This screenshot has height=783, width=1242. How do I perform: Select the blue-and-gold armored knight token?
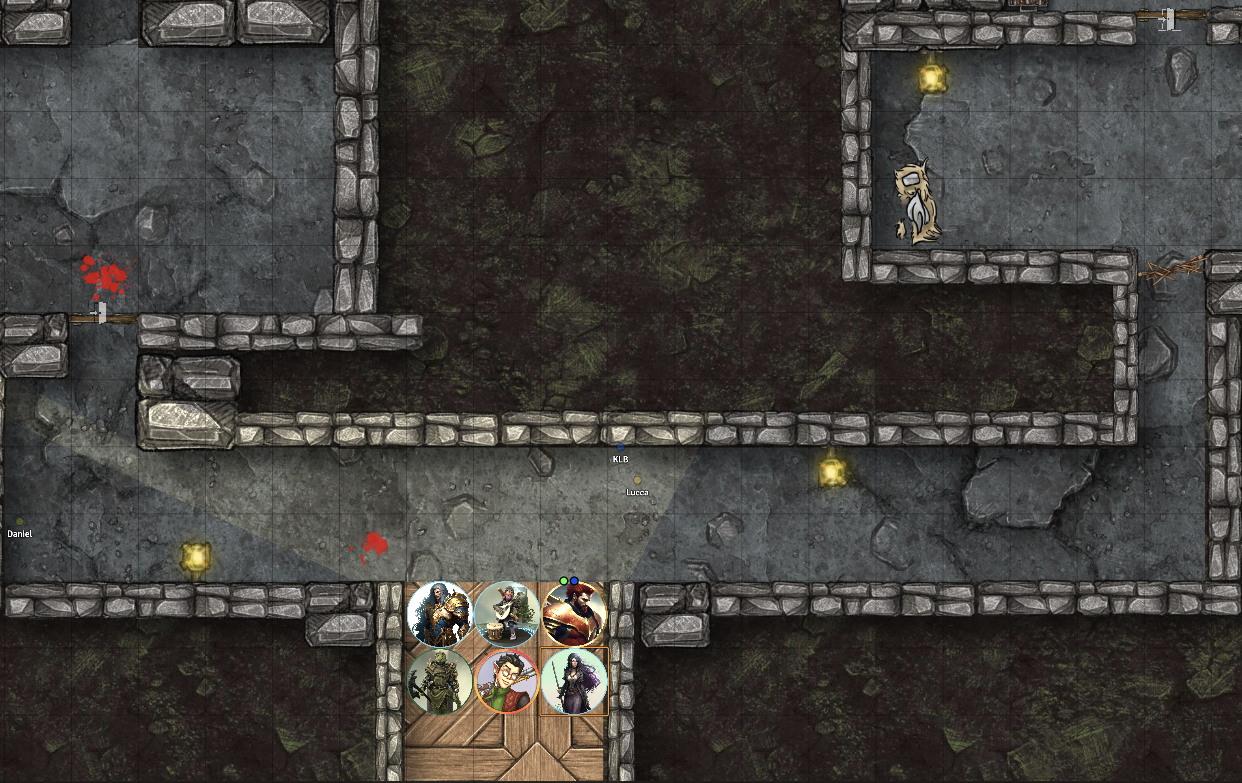point(440,613)
